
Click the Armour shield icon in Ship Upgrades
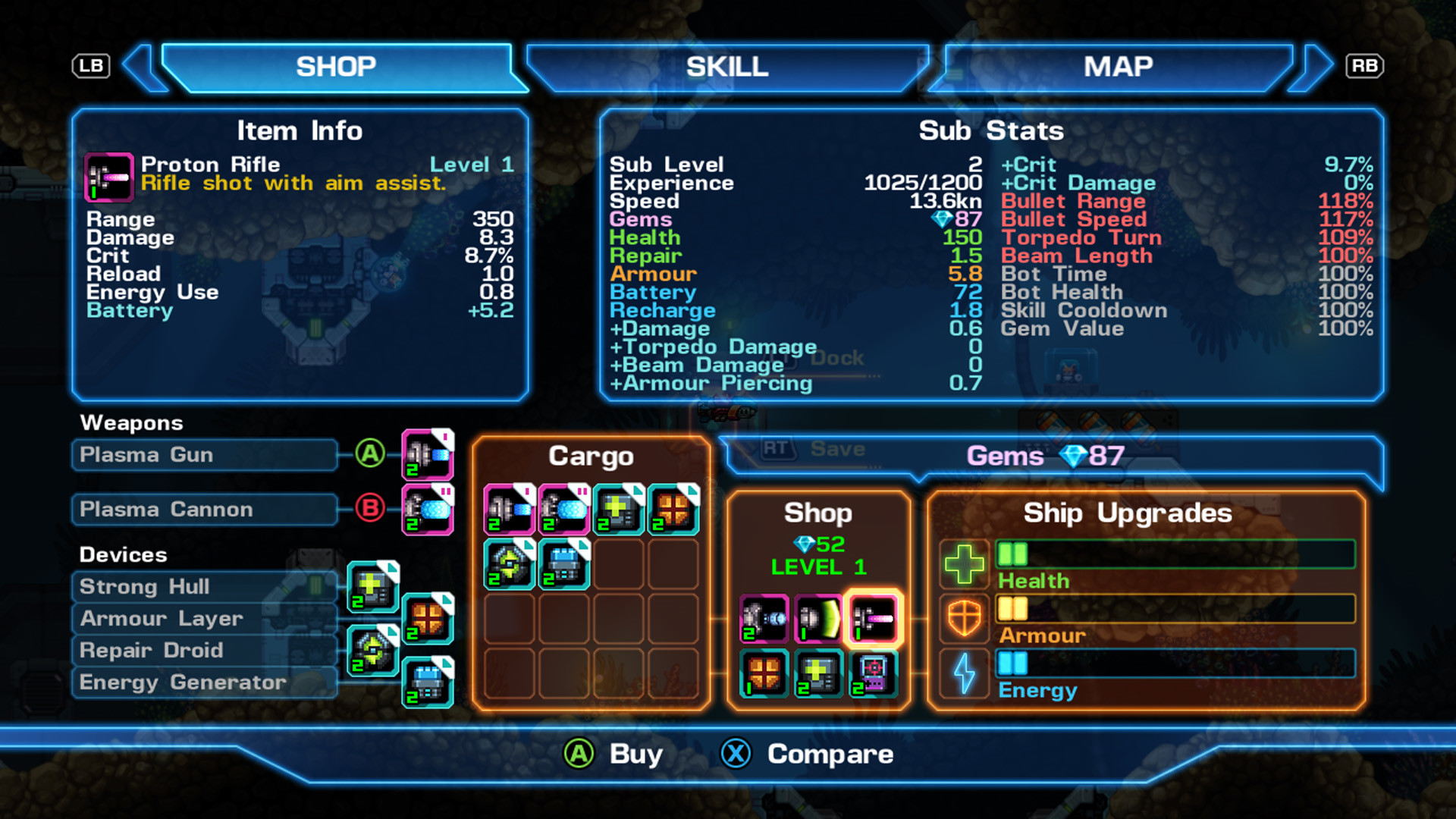click(x=964, y=619)
